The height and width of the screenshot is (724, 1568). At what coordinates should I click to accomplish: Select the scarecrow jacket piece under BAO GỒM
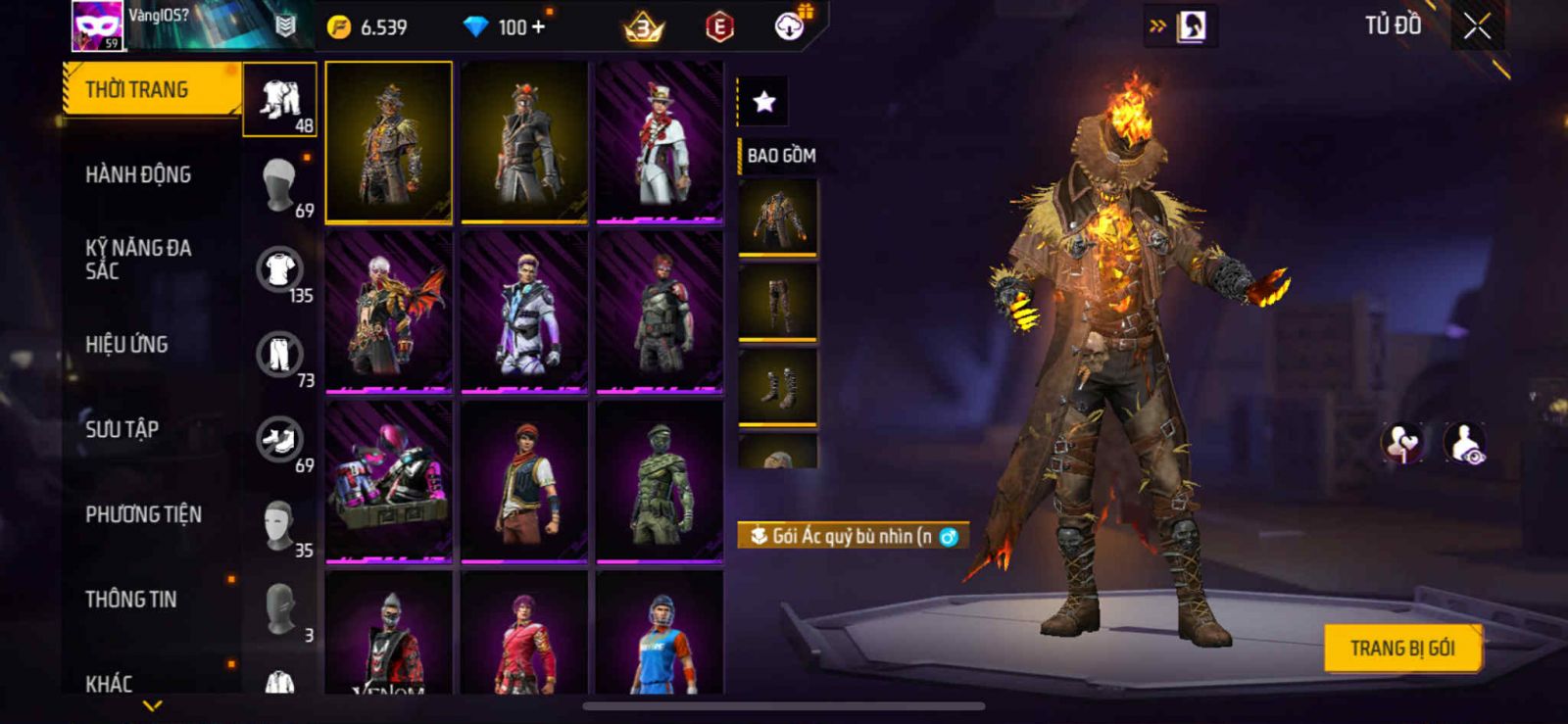(x=777, y=217)
